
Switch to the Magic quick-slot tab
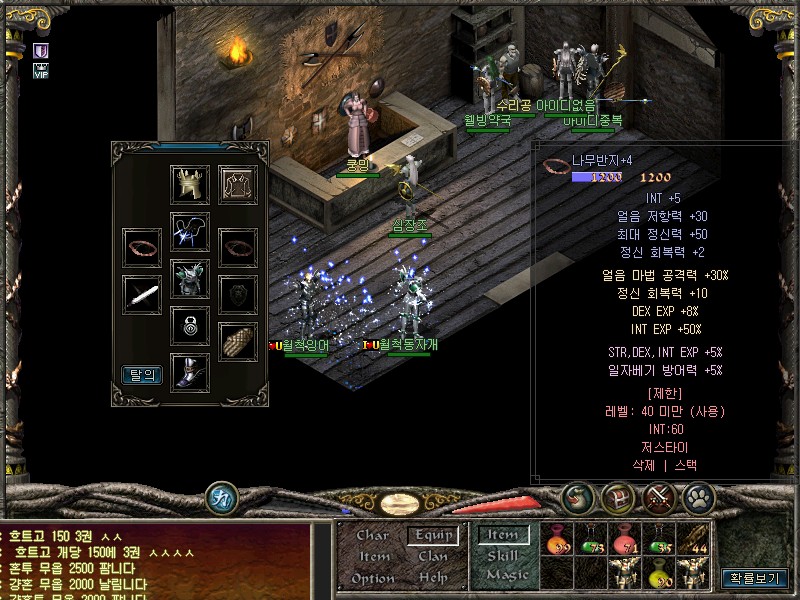click(x=507, y=575)
